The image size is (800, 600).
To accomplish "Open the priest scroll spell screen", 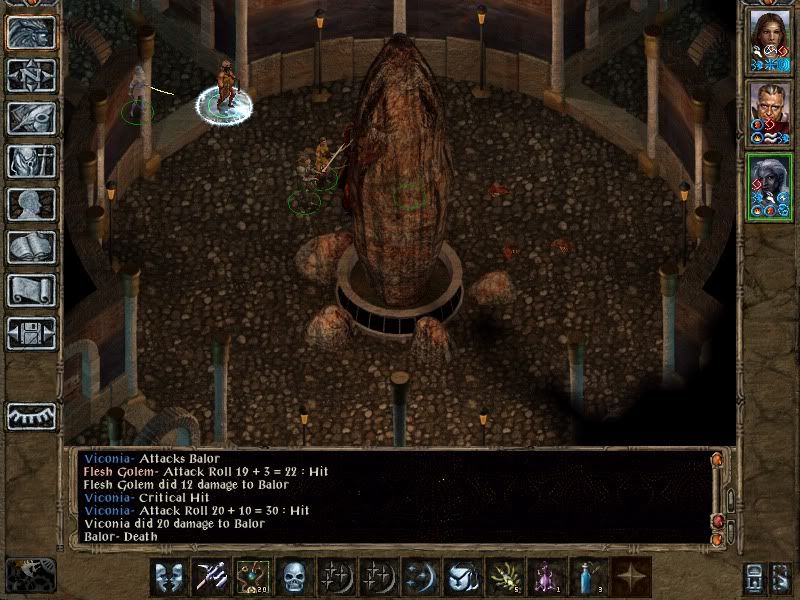I will pyautogui.click(x=31, y=290).
